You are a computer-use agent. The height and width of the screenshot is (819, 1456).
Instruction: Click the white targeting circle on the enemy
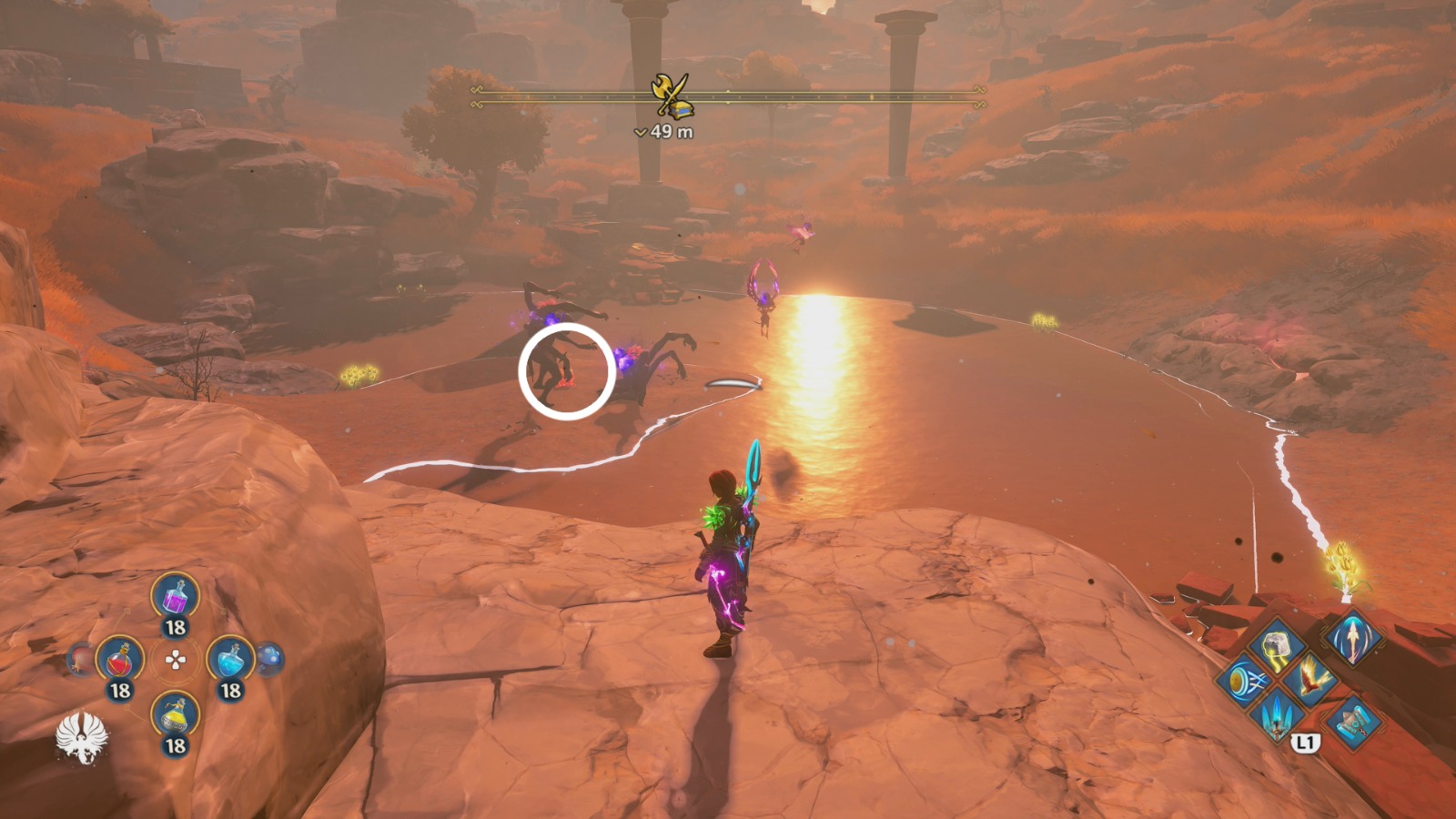(564, 371)
